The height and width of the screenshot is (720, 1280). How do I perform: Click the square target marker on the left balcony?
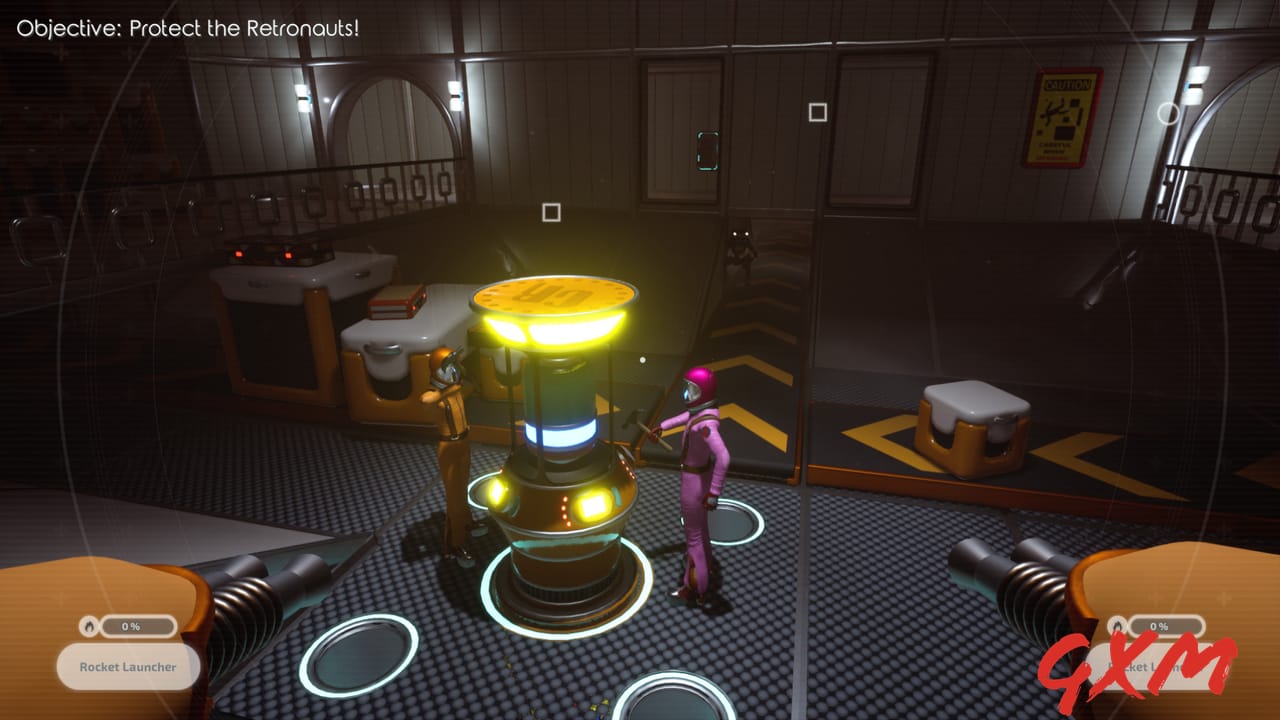coord(551,212)
